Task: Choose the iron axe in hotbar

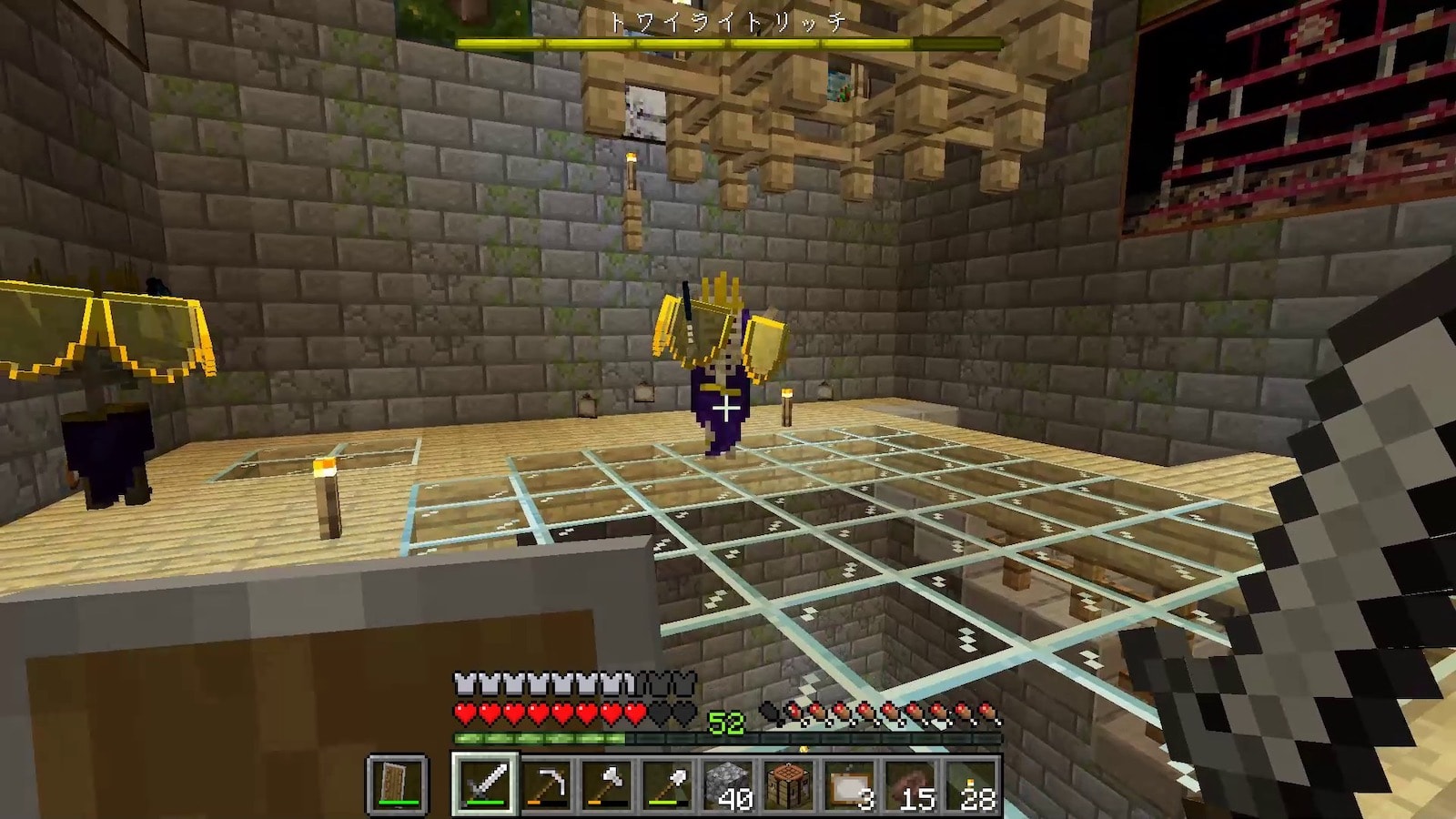Action: tap(607, 784)
